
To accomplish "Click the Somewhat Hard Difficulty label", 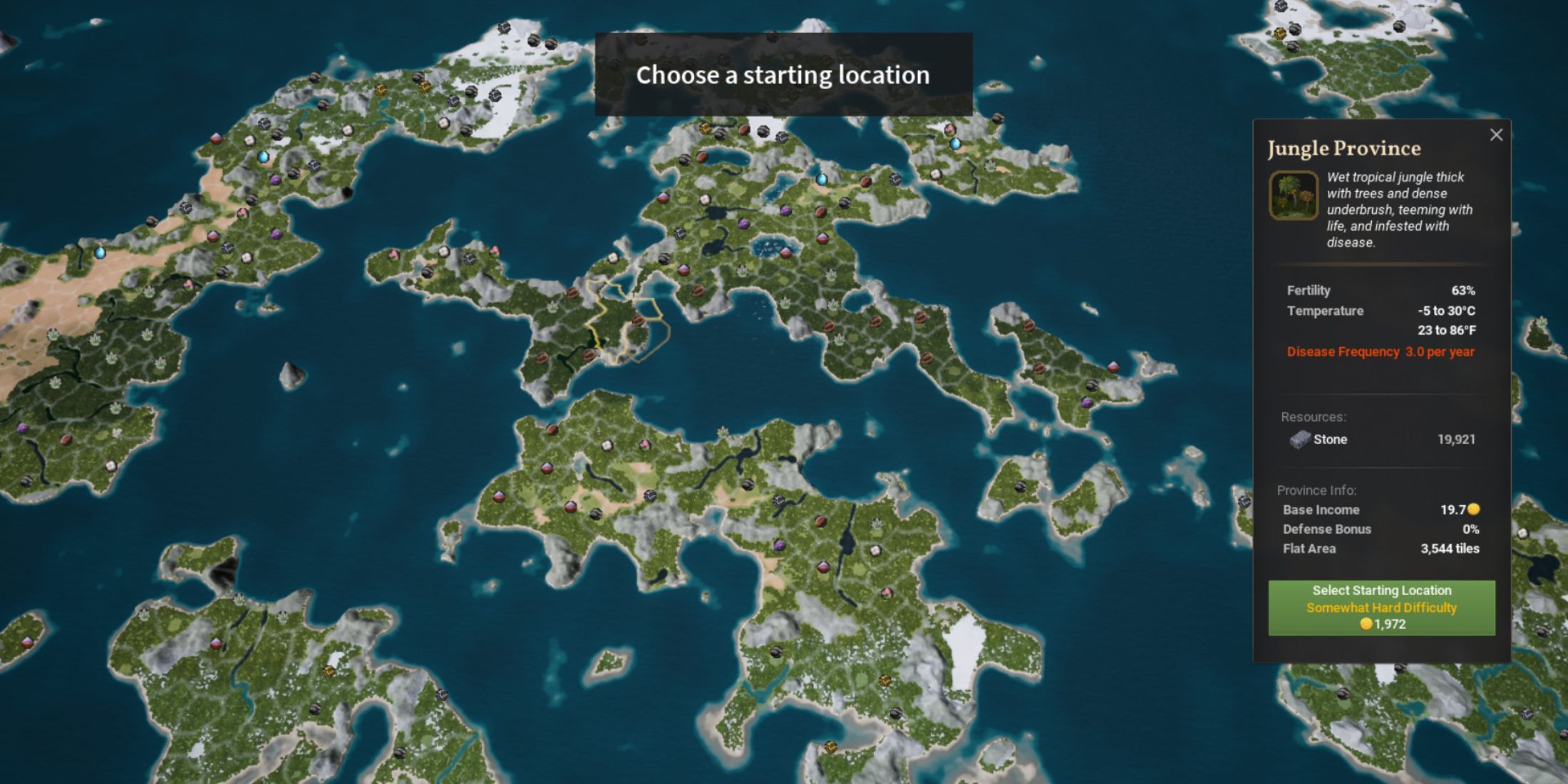I will click(x=1381, y=607).
